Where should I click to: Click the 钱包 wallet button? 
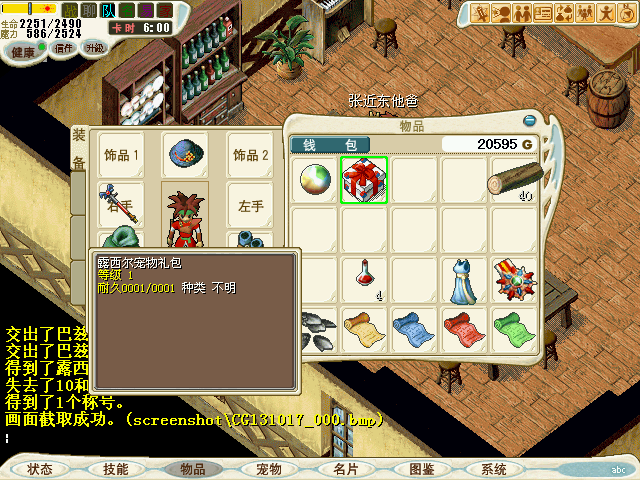tap(330, 145)
